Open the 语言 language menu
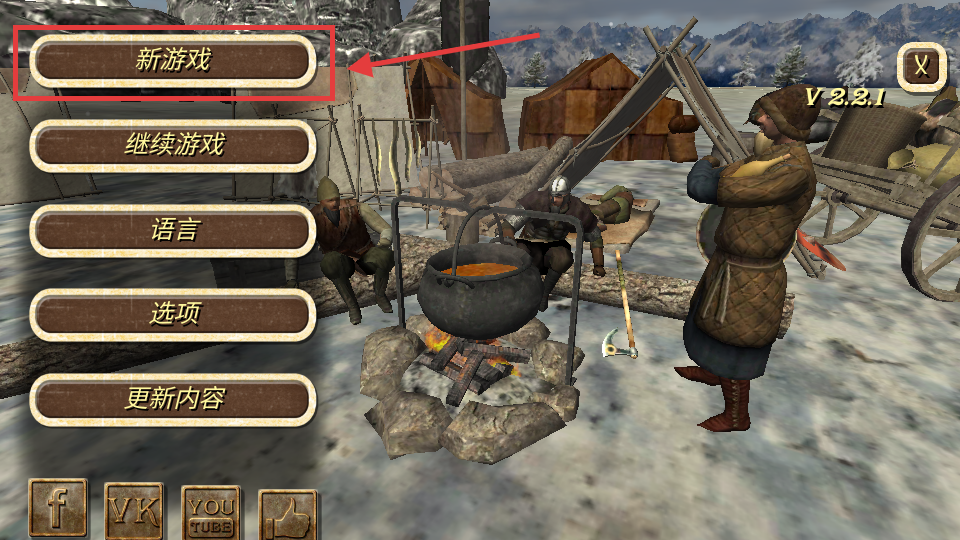 173,230
